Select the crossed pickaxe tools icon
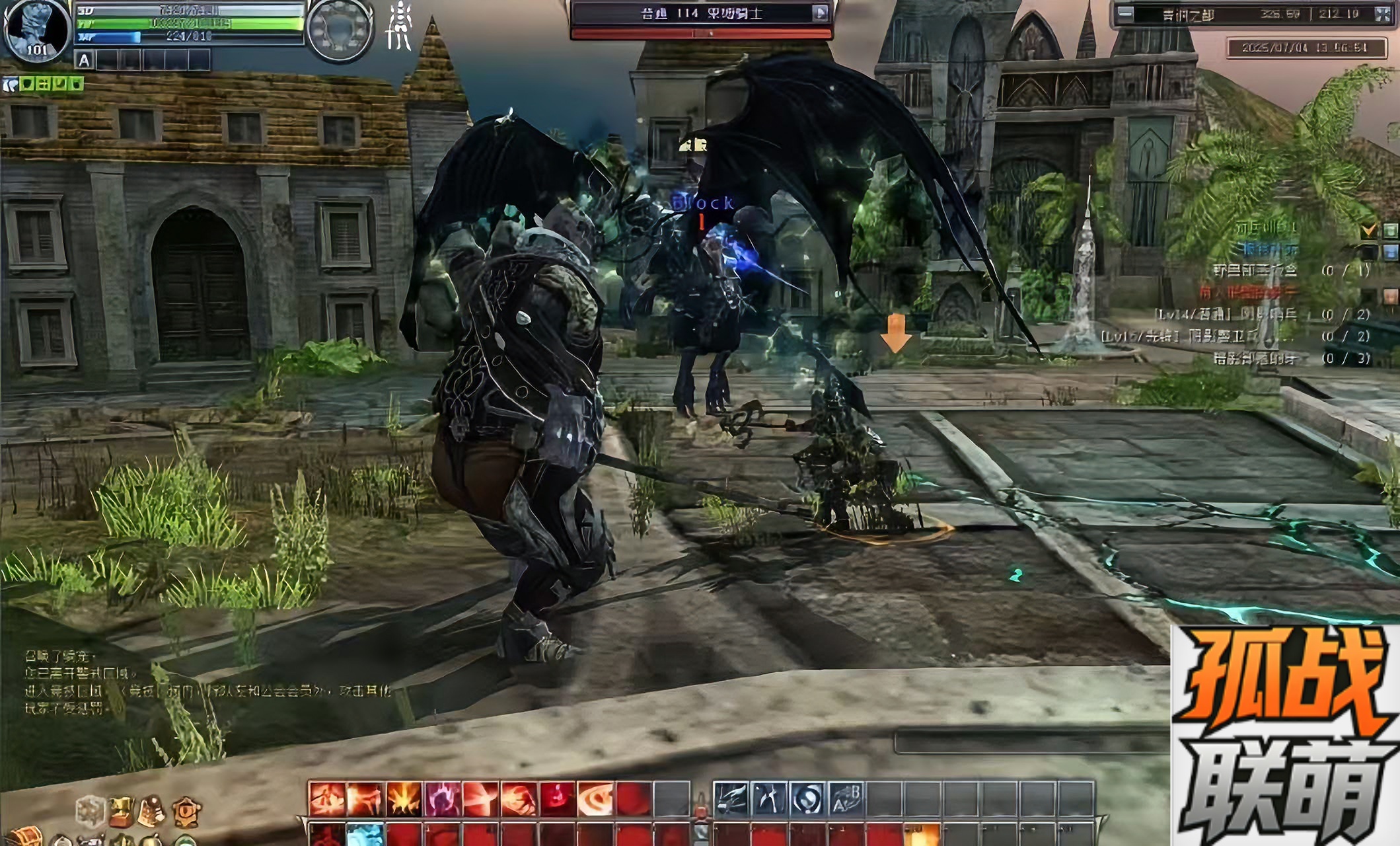The width and height of the screenshot is (1400, 846). tap(769, 798)
